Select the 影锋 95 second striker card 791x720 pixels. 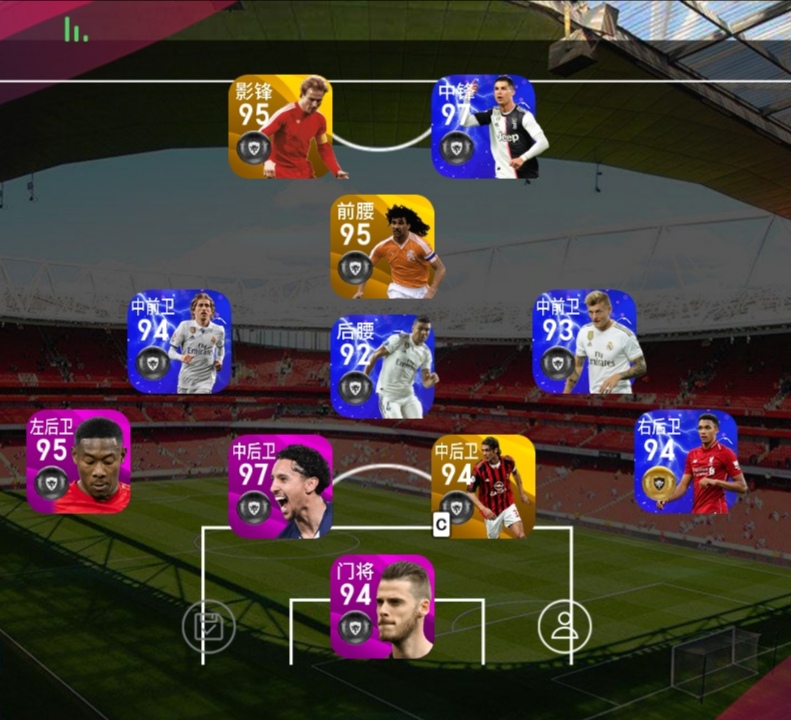click(x=281, y=127)
